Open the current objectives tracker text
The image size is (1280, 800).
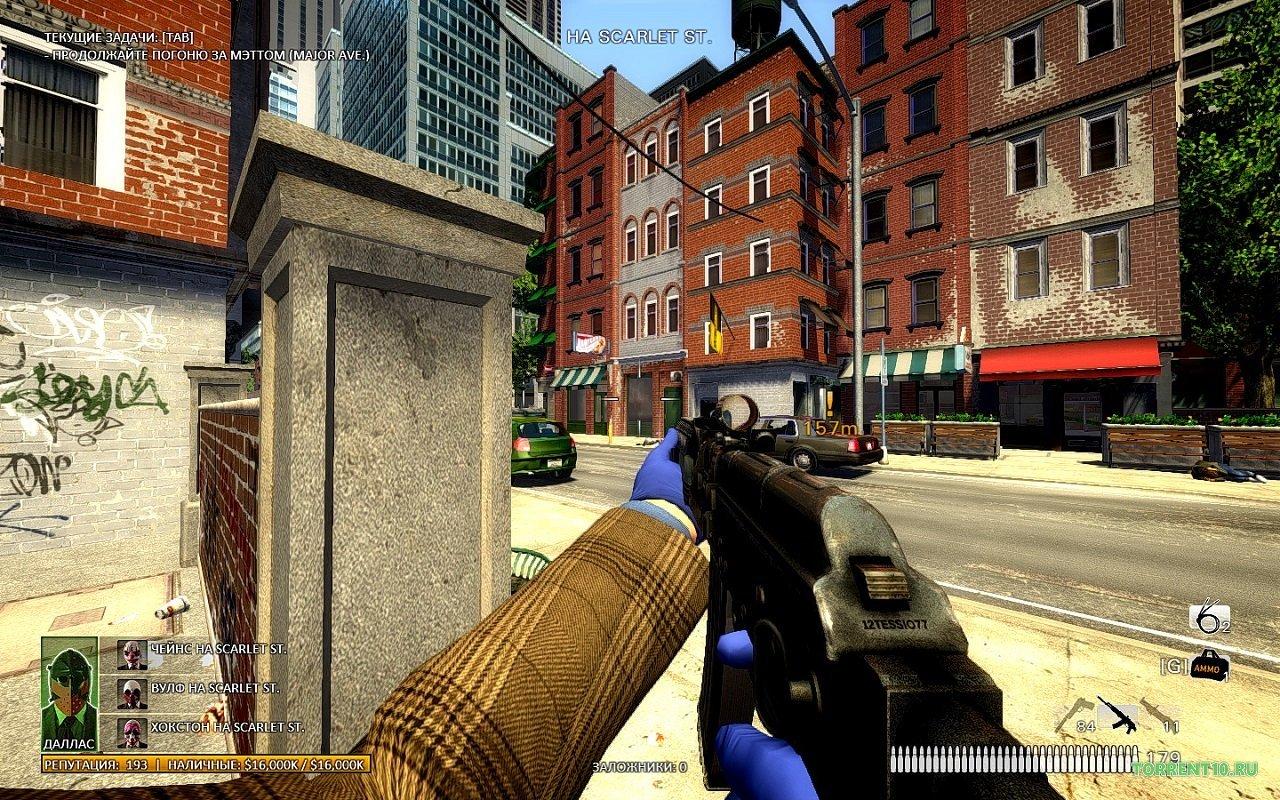tap(205, 46)
